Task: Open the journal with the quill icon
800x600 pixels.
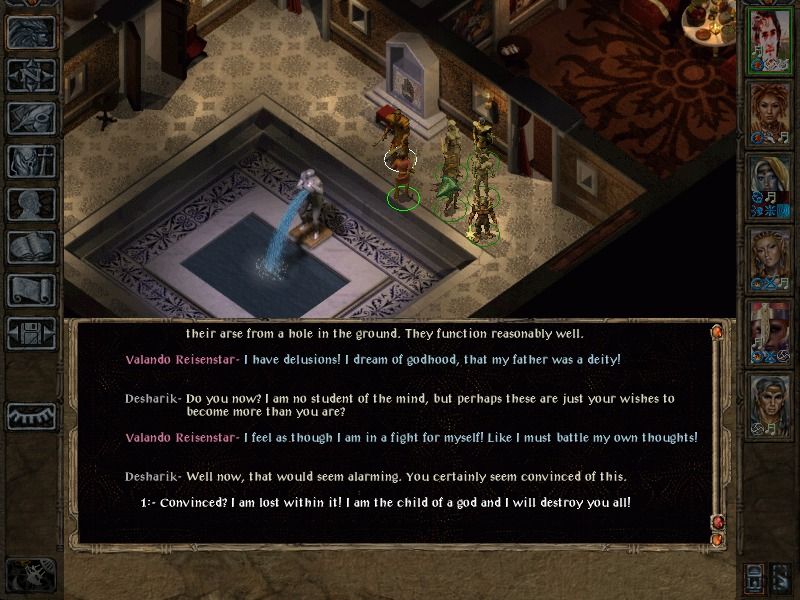Action: [31, 118]
